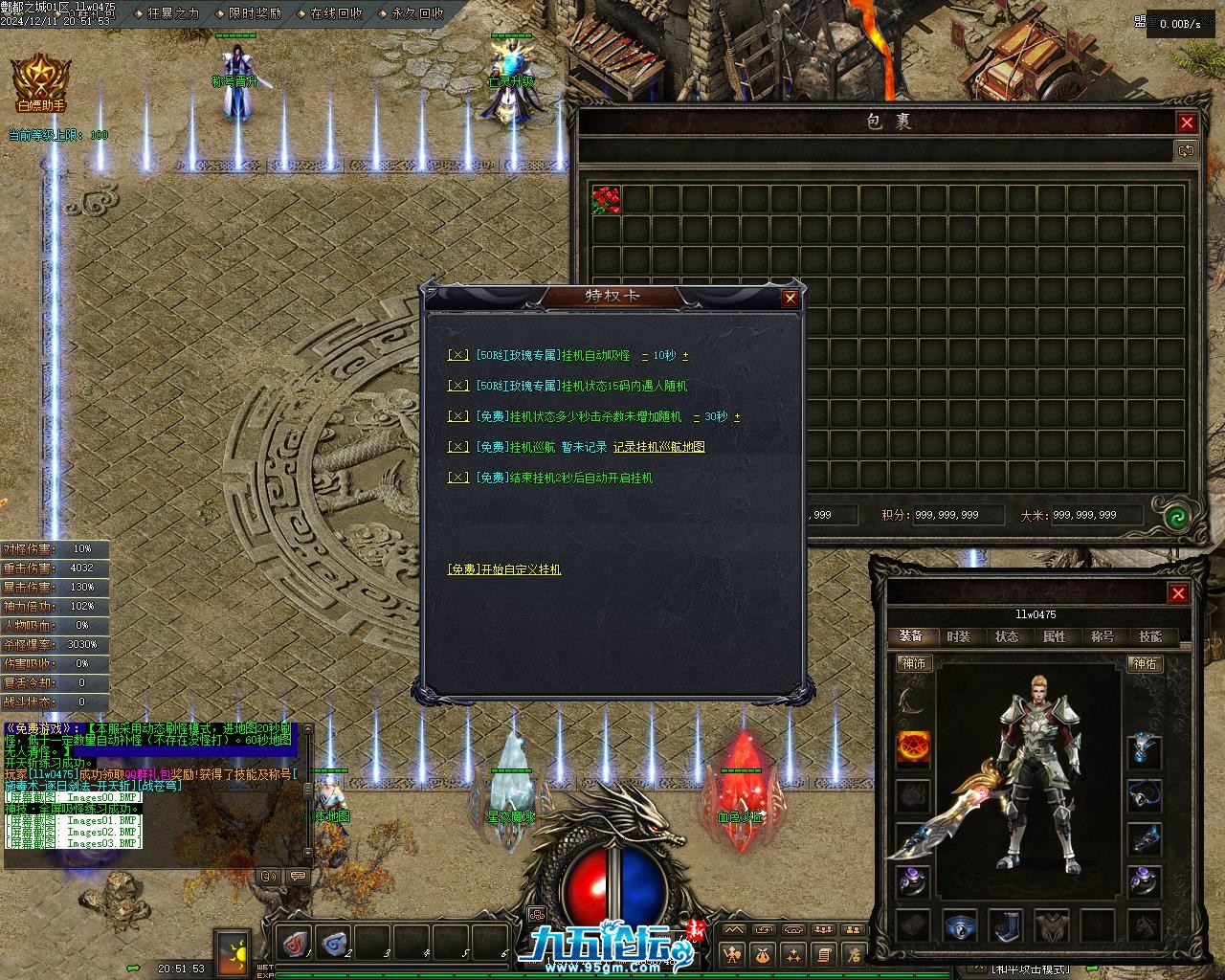Select the equipped boots slot

[x=1005, y=925]
